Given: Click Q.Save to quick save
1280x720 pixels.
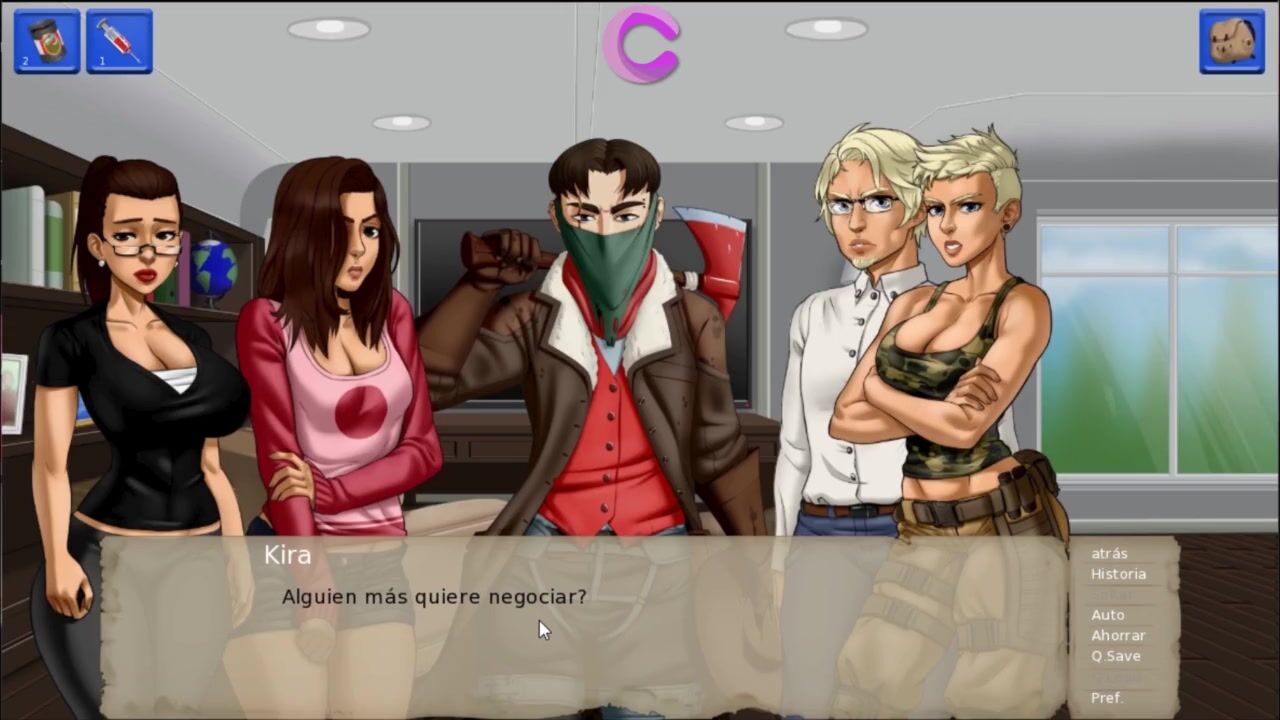Looking at the screenshot, I should point(1115,656).
